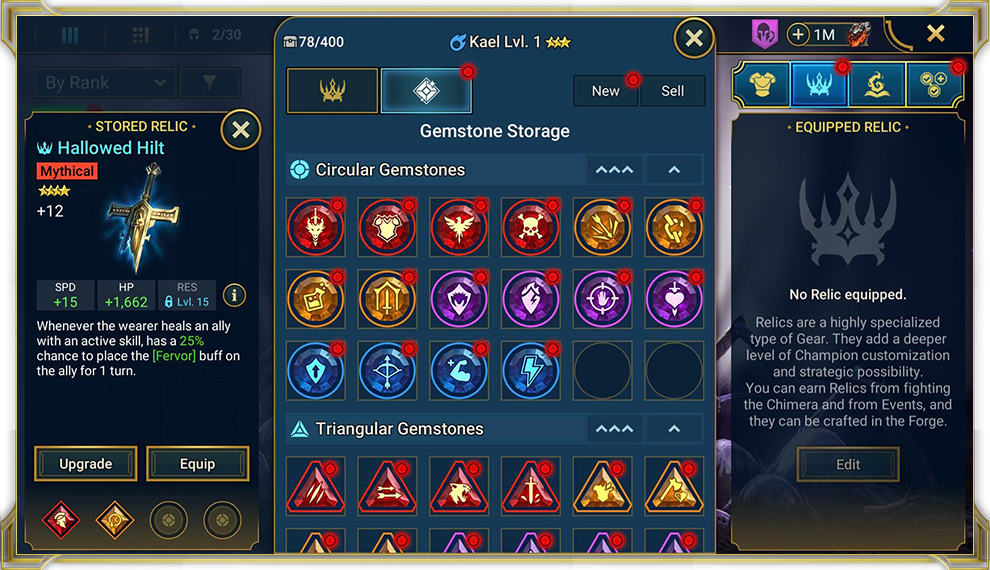Image resolution: width=990 pixels, height=570 pixels.
Task: Pick the purple heart circular gemstone
Action: [x=674, y=298]
